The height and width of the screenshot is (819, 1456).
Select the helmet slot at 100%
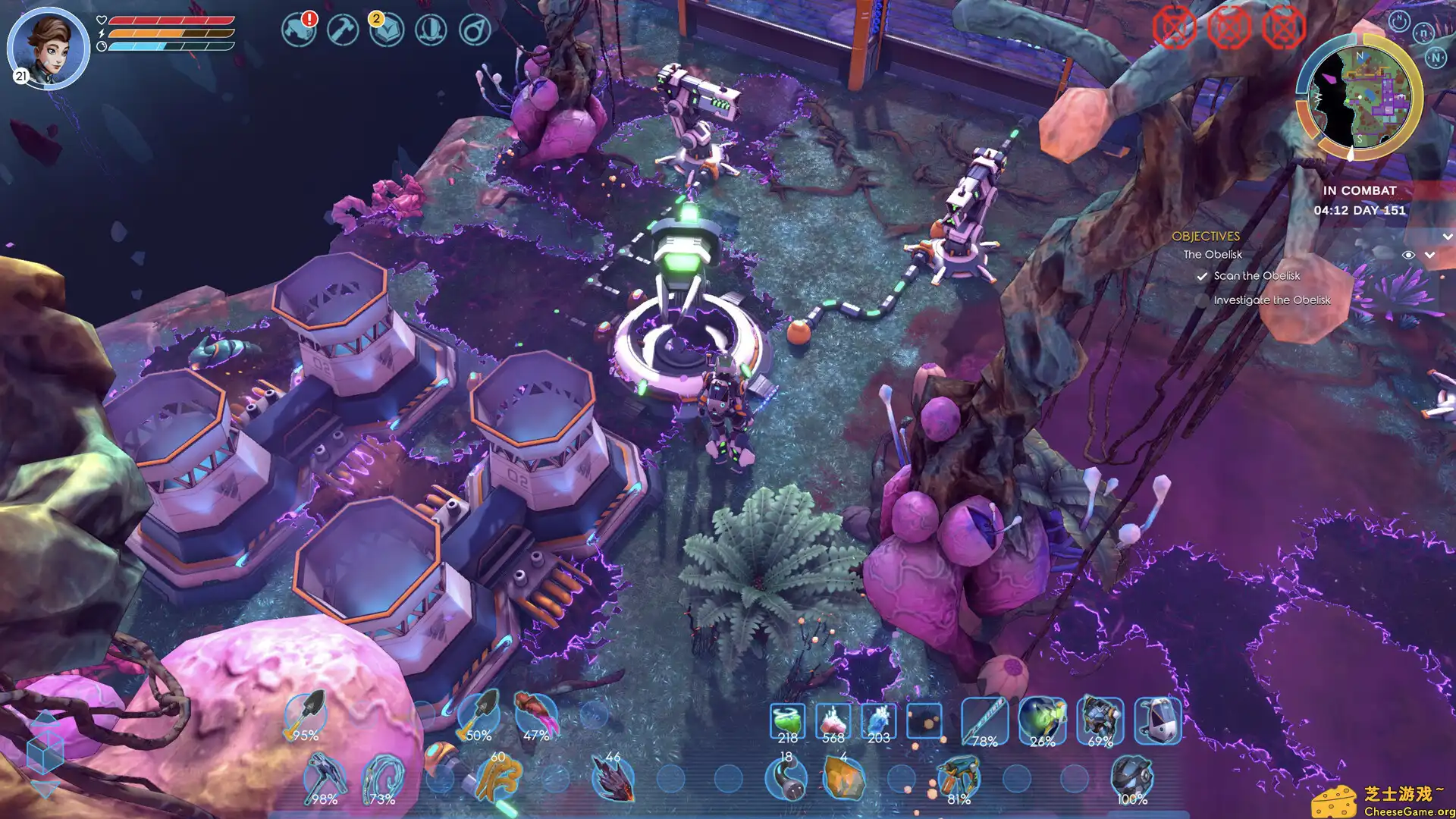point(1131,778)
